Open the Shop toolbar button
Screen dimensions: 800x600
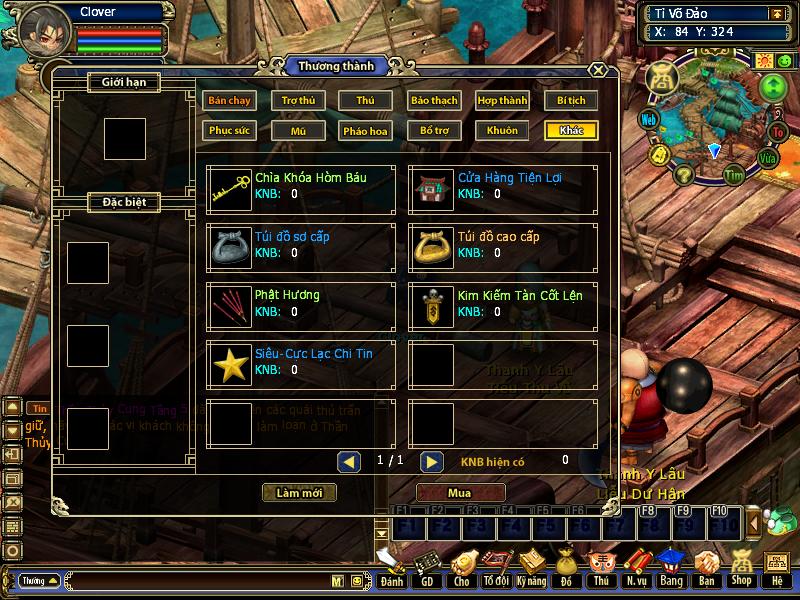(741, 568)
